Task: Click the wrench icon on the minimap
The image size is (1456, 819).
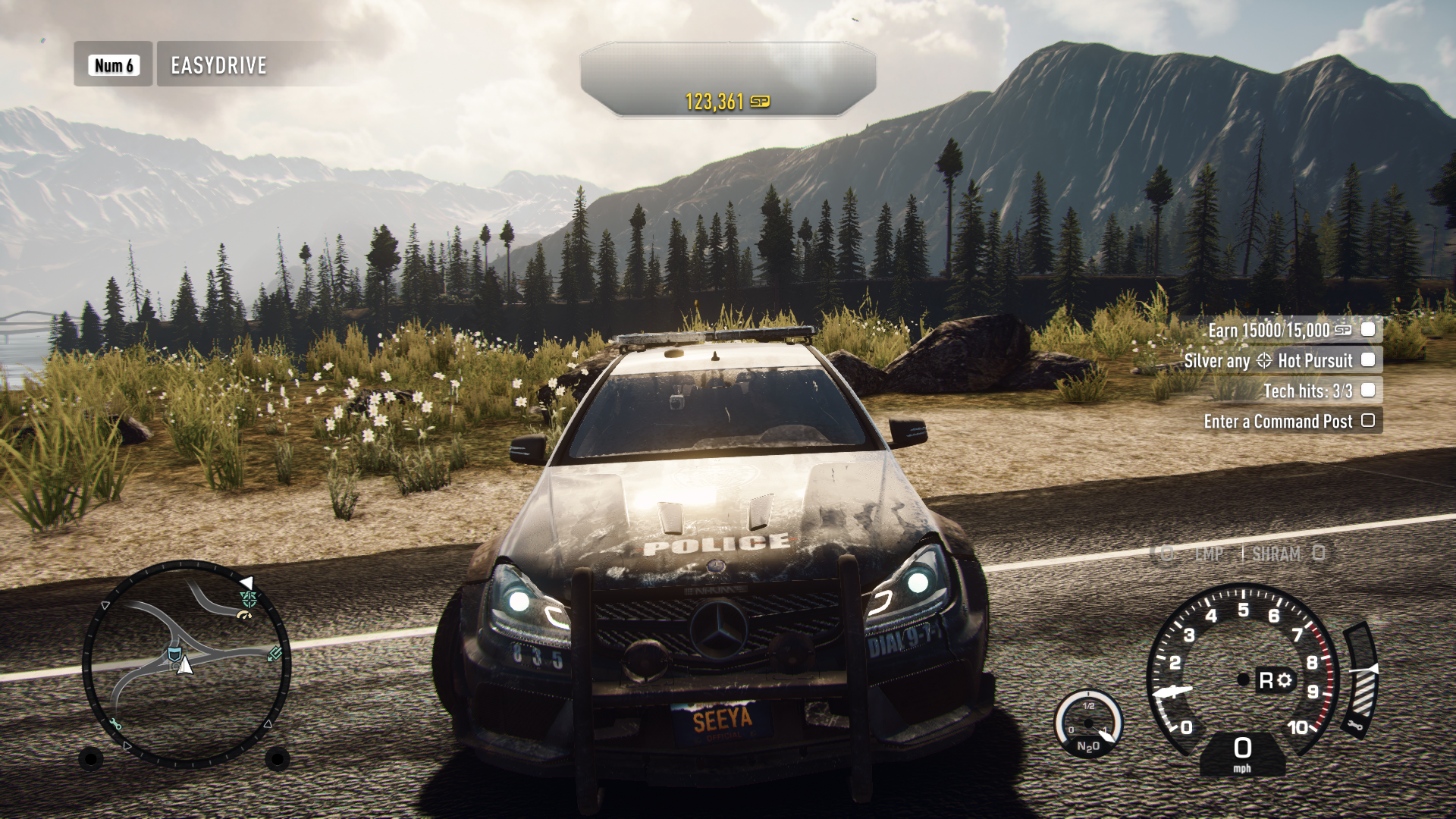Action: tap(115, 724)
